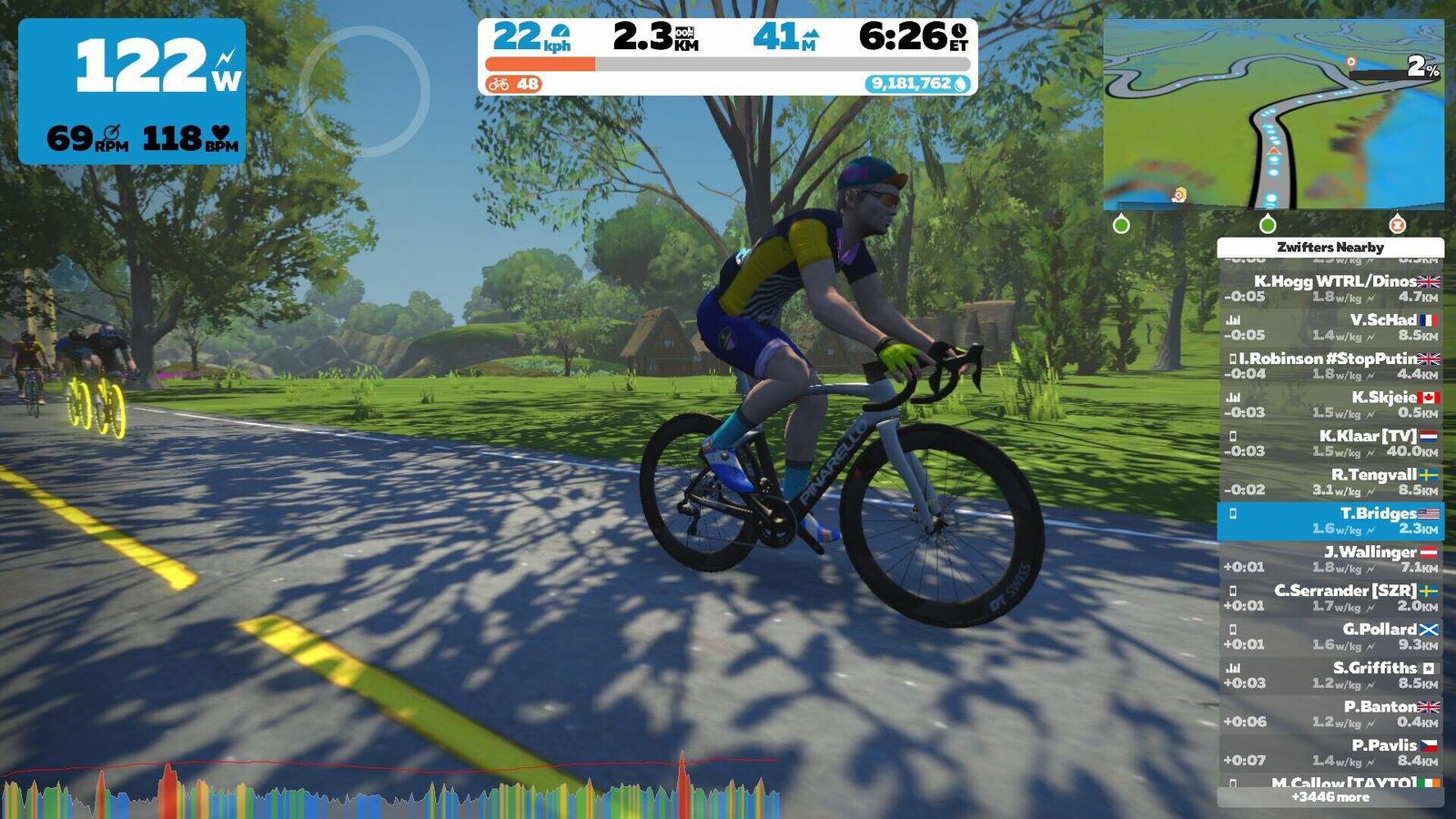Image resolution: width=1456 pixels, height=819 pixels.
Task: Select I.Robinson #StopPutin rider row
Action: pos(1330,366)
